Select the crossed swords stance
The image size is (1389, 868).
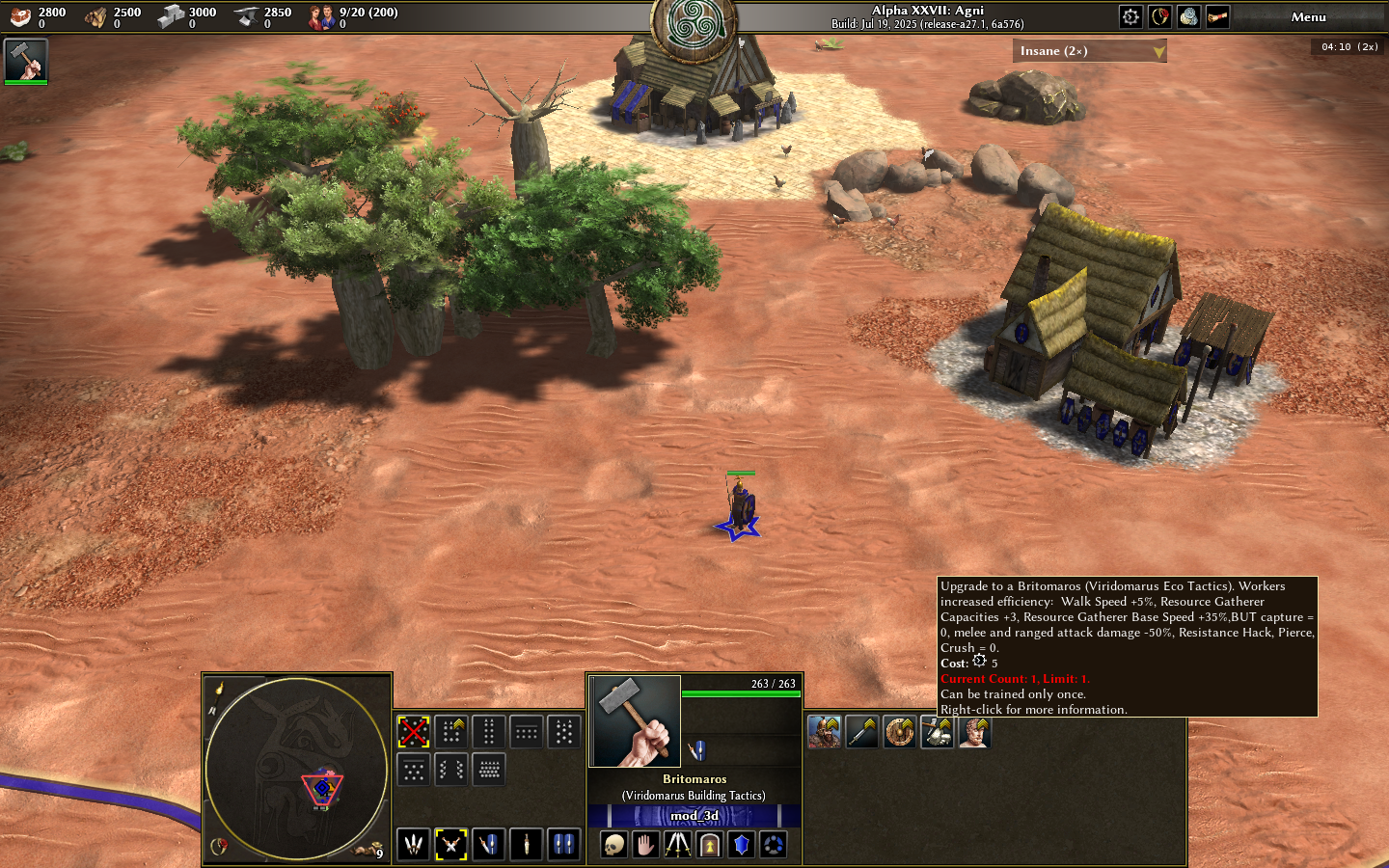[450, 845]
